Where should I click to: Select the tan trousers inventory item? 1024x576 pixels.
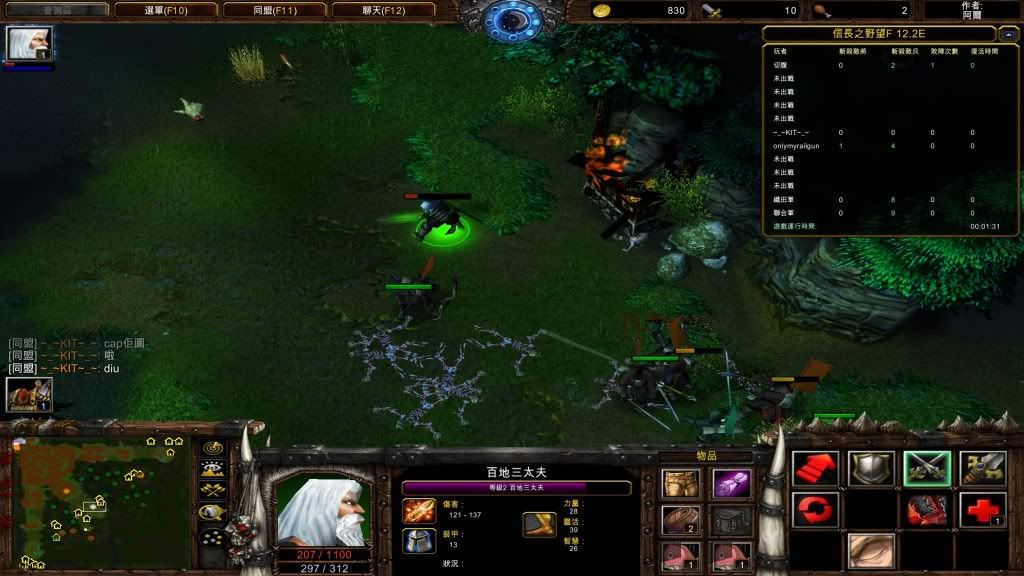coord(680,485)
